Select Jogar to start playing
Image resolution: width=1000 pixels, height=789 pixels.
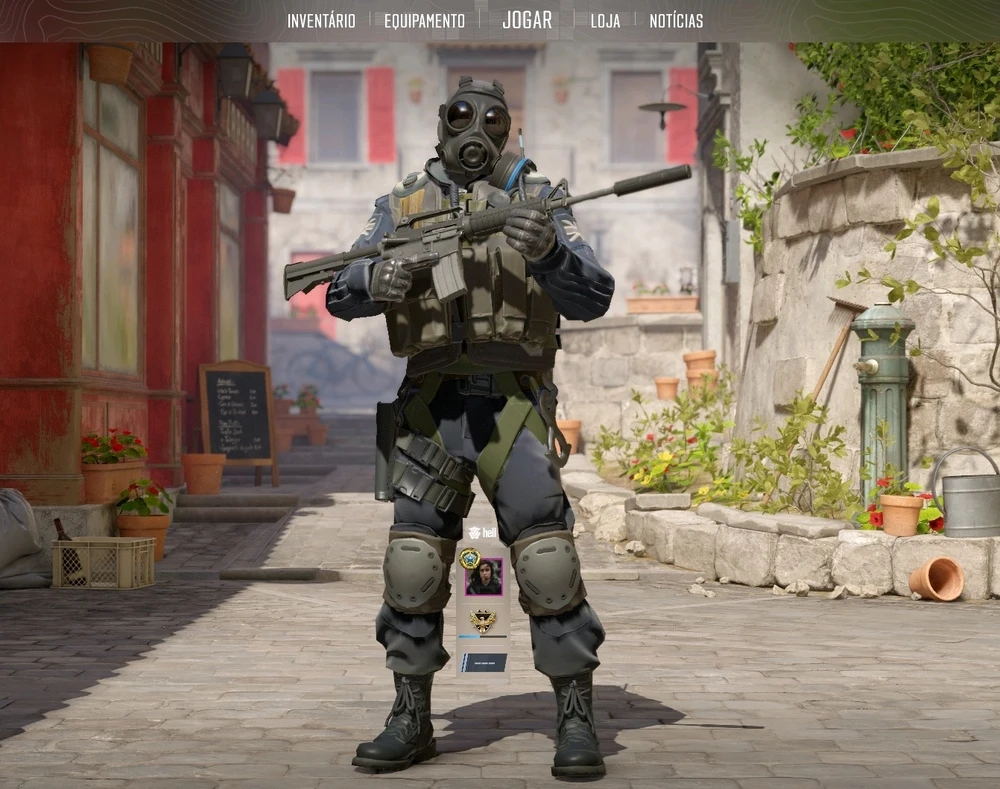[527, 20]
